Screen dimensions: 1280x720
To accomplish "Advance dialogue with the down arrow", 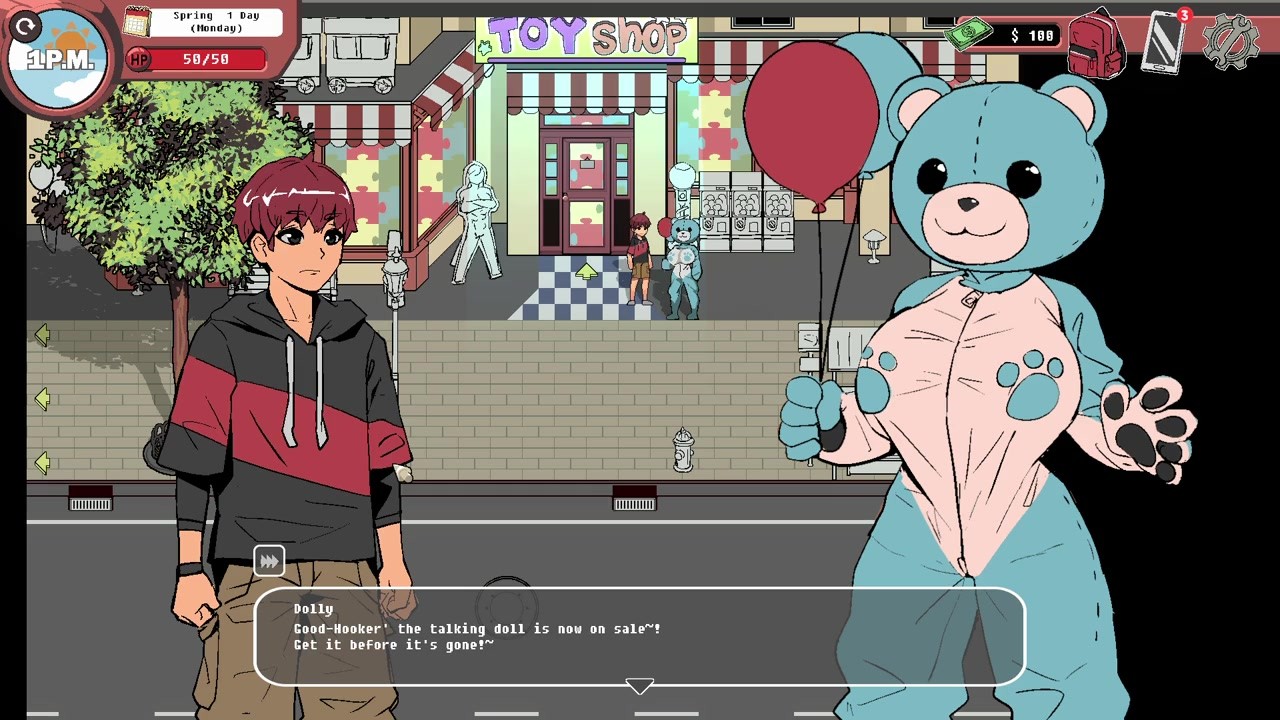I will 639,686.
